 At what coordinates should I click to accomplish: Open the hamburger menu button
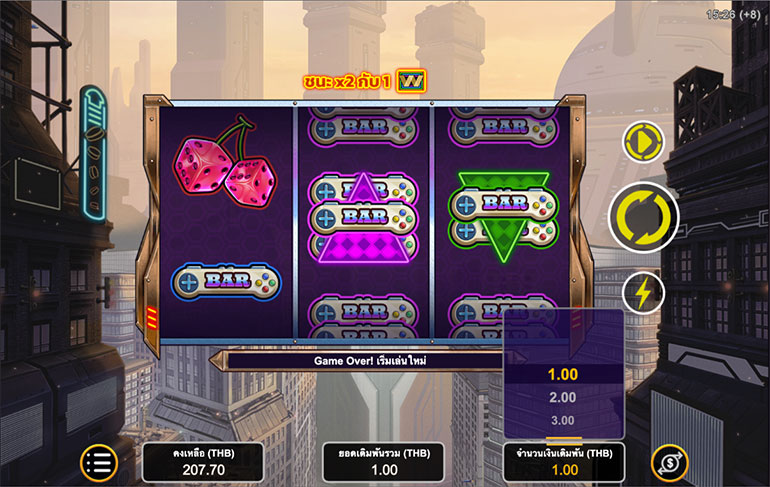click(x=100, y=462)
